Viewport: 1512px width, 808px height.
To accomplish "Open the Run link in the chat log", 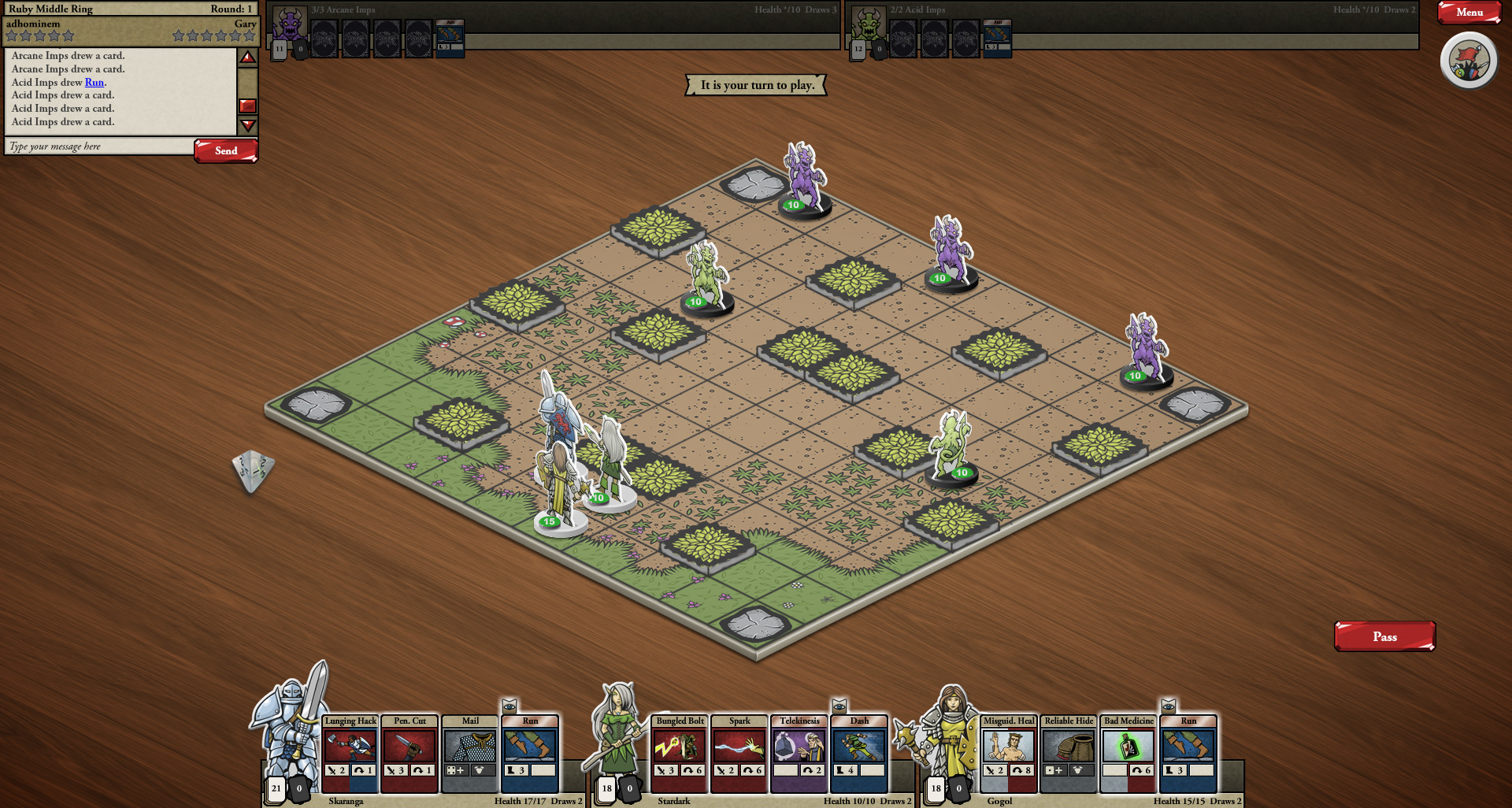I will coord(94,82).
